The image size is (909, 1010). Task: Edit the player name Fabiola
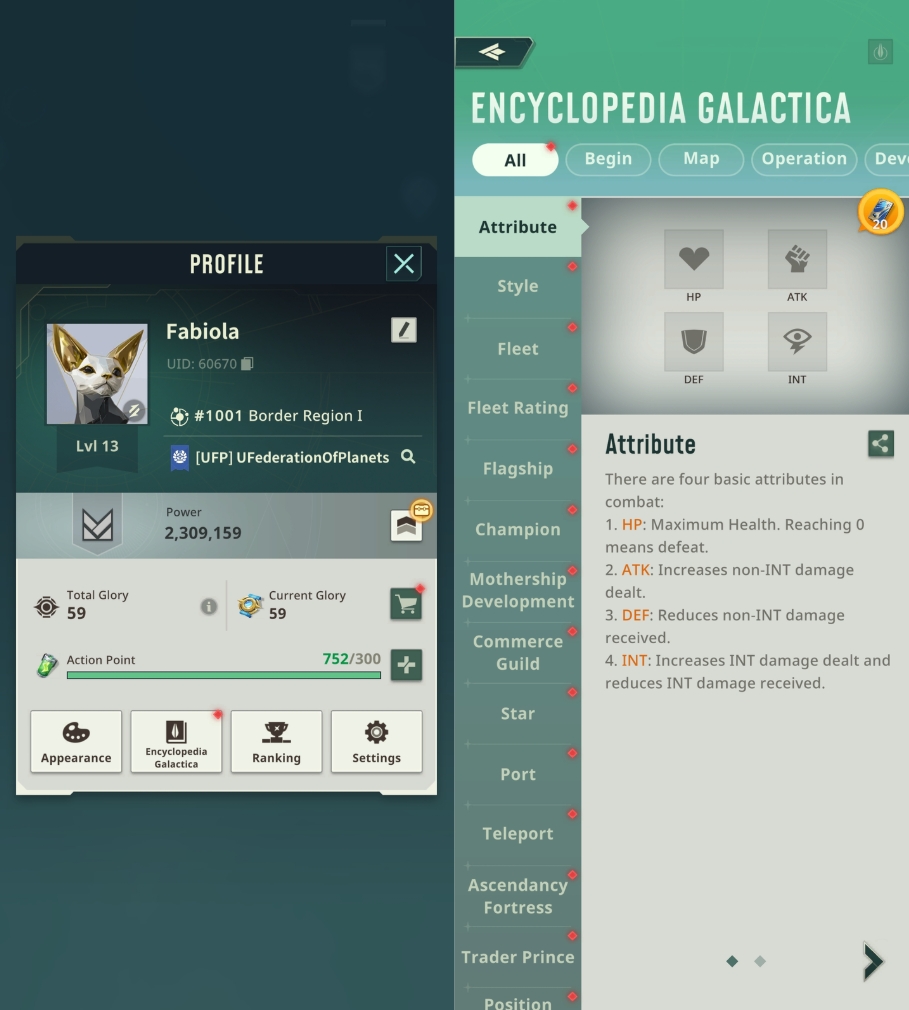[x=403, y=330]
